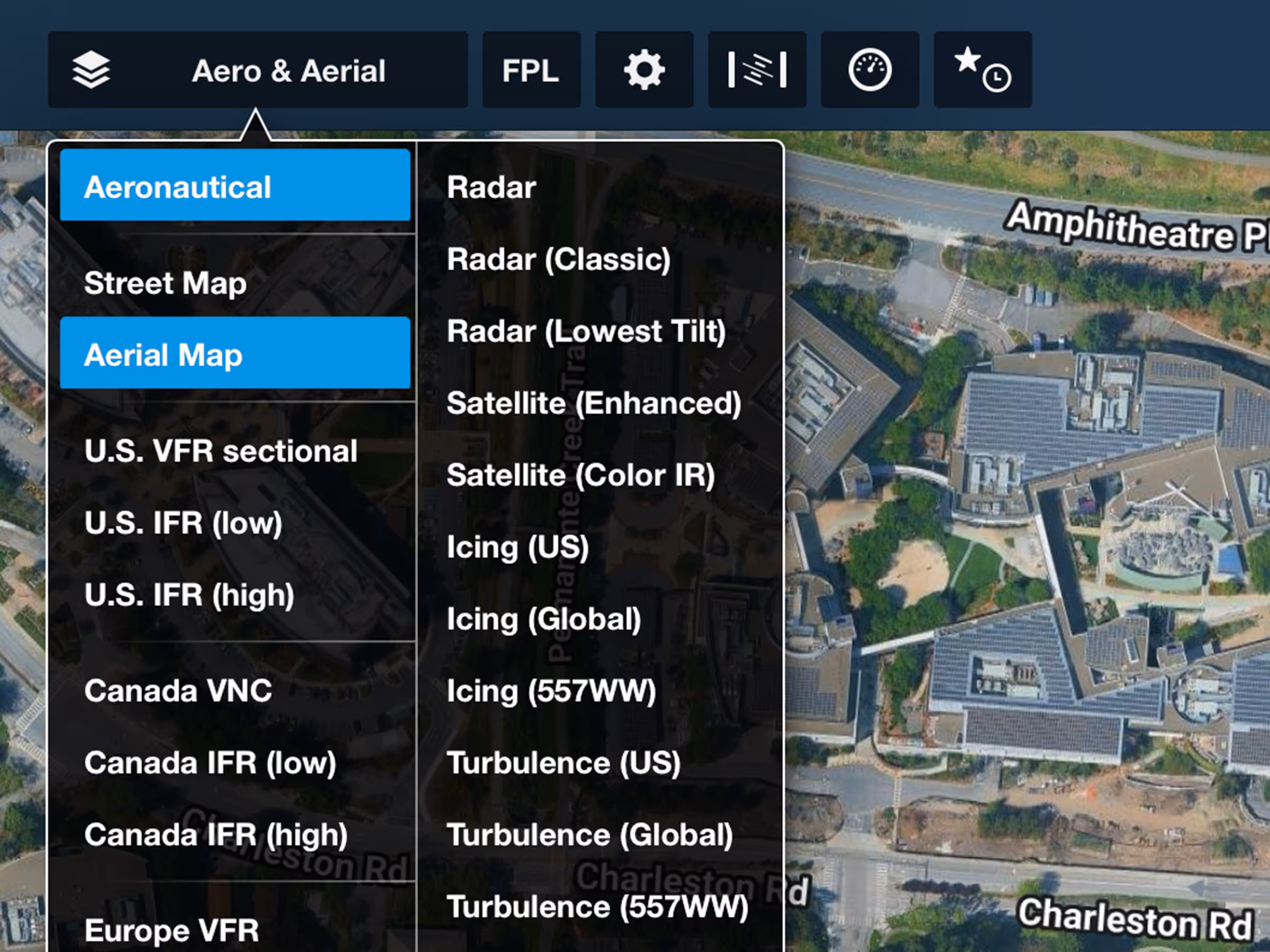Open the FPL flight plan panel
Image resolution: width=1270 pixels, height=952 pixels.
click(531, 69)
